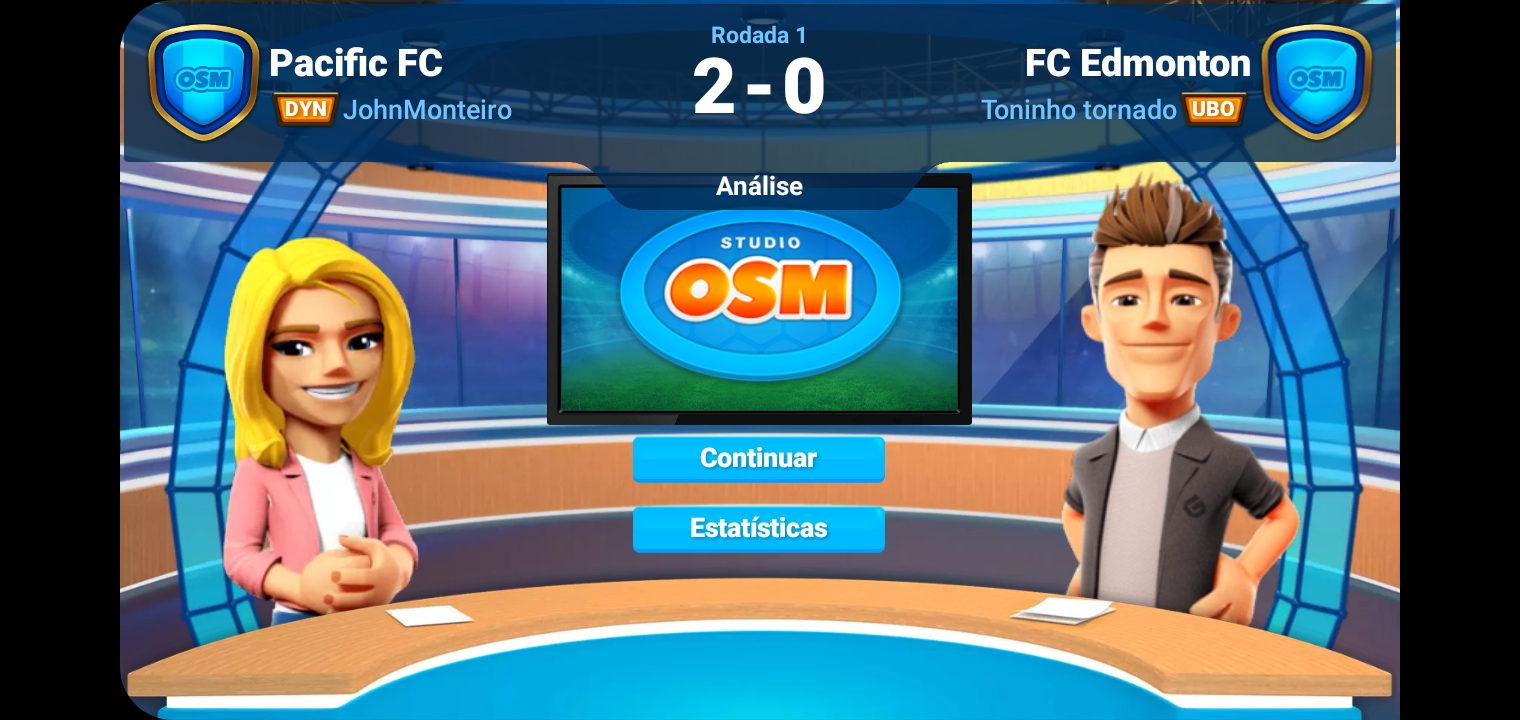Screen dimensions: 1520x720
Task: View manager JohnMonteiro's profile
Action: pos(426,109)
